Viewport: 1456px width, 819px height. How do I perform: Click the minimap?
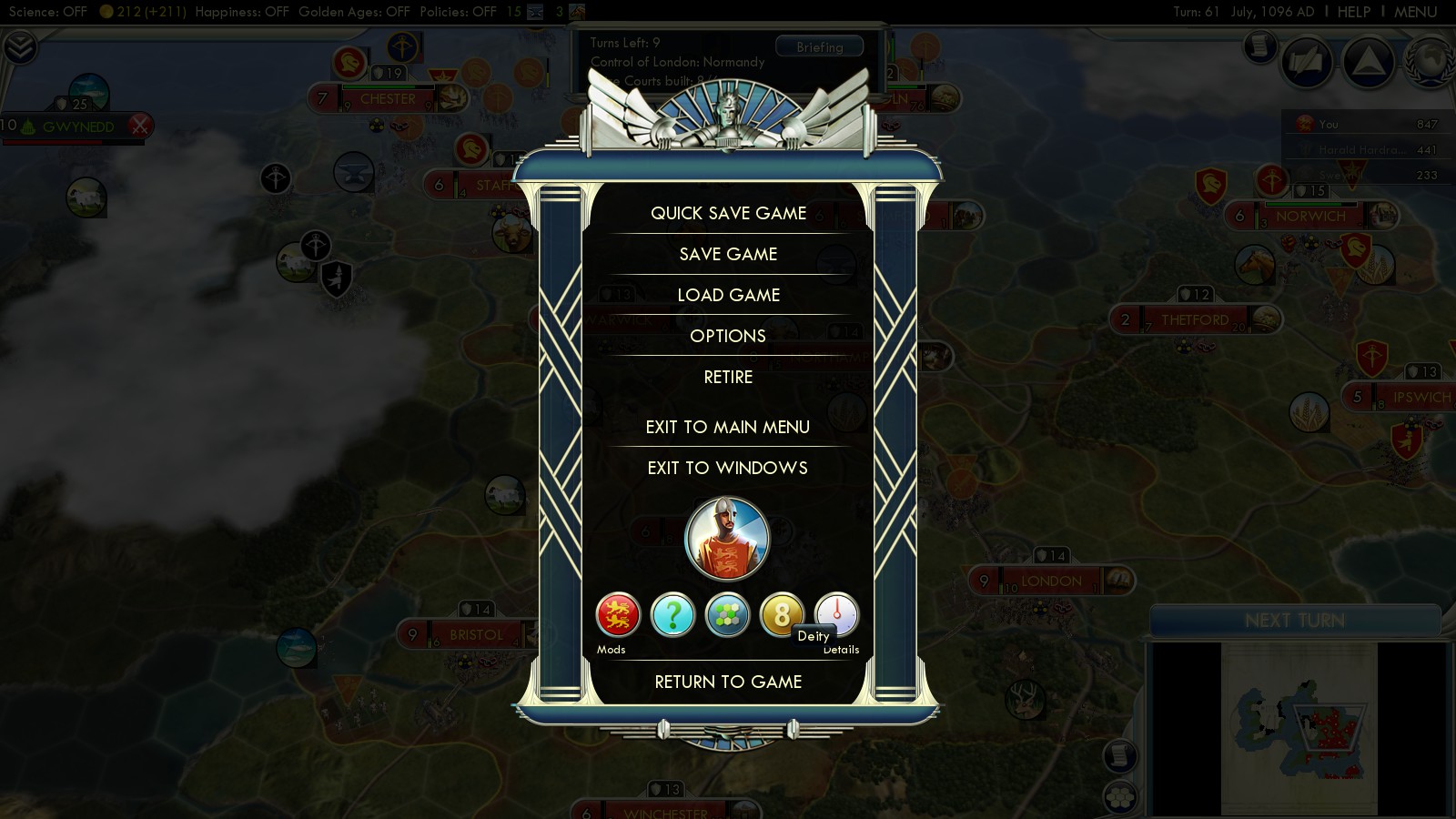[1299, 728]
